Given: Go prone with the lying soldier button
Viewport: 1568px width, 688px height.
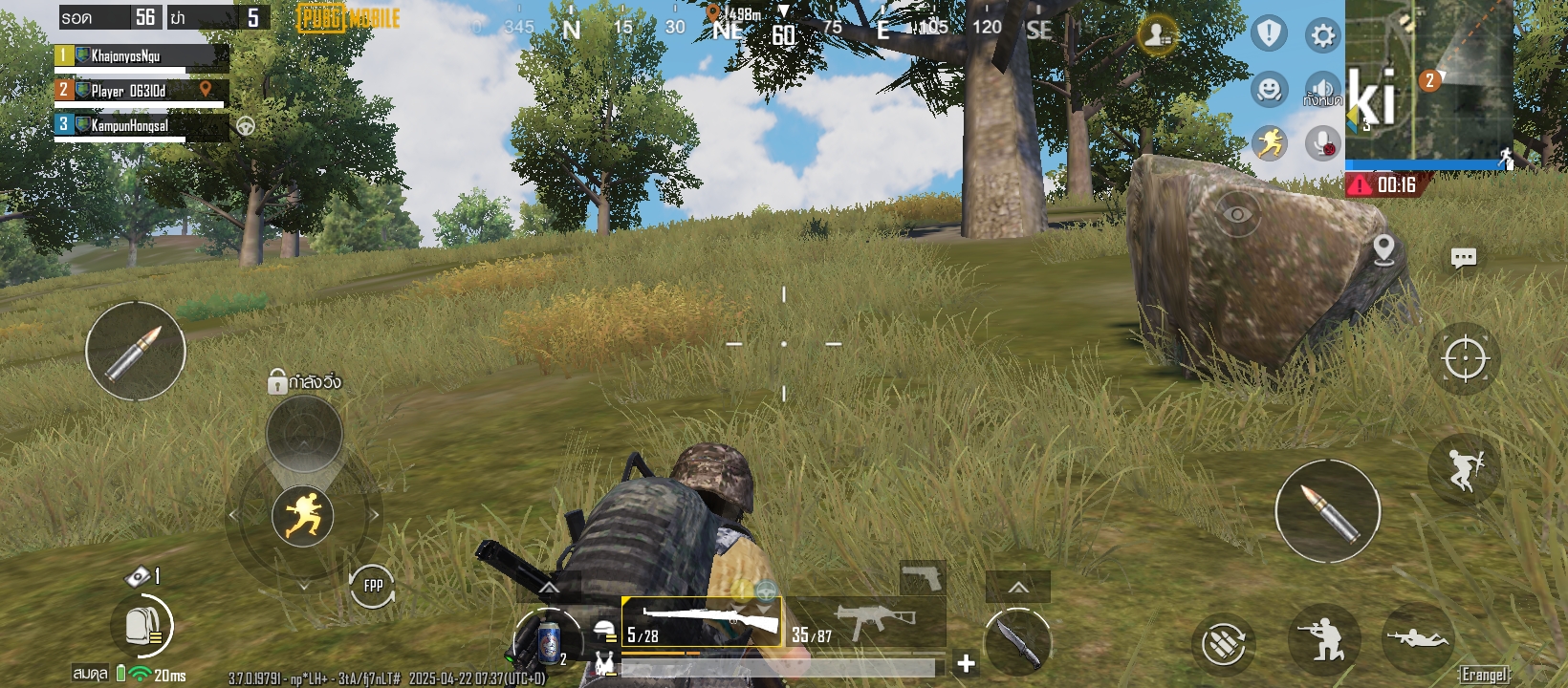Looking at the screenshot, I should [1419, 638].
